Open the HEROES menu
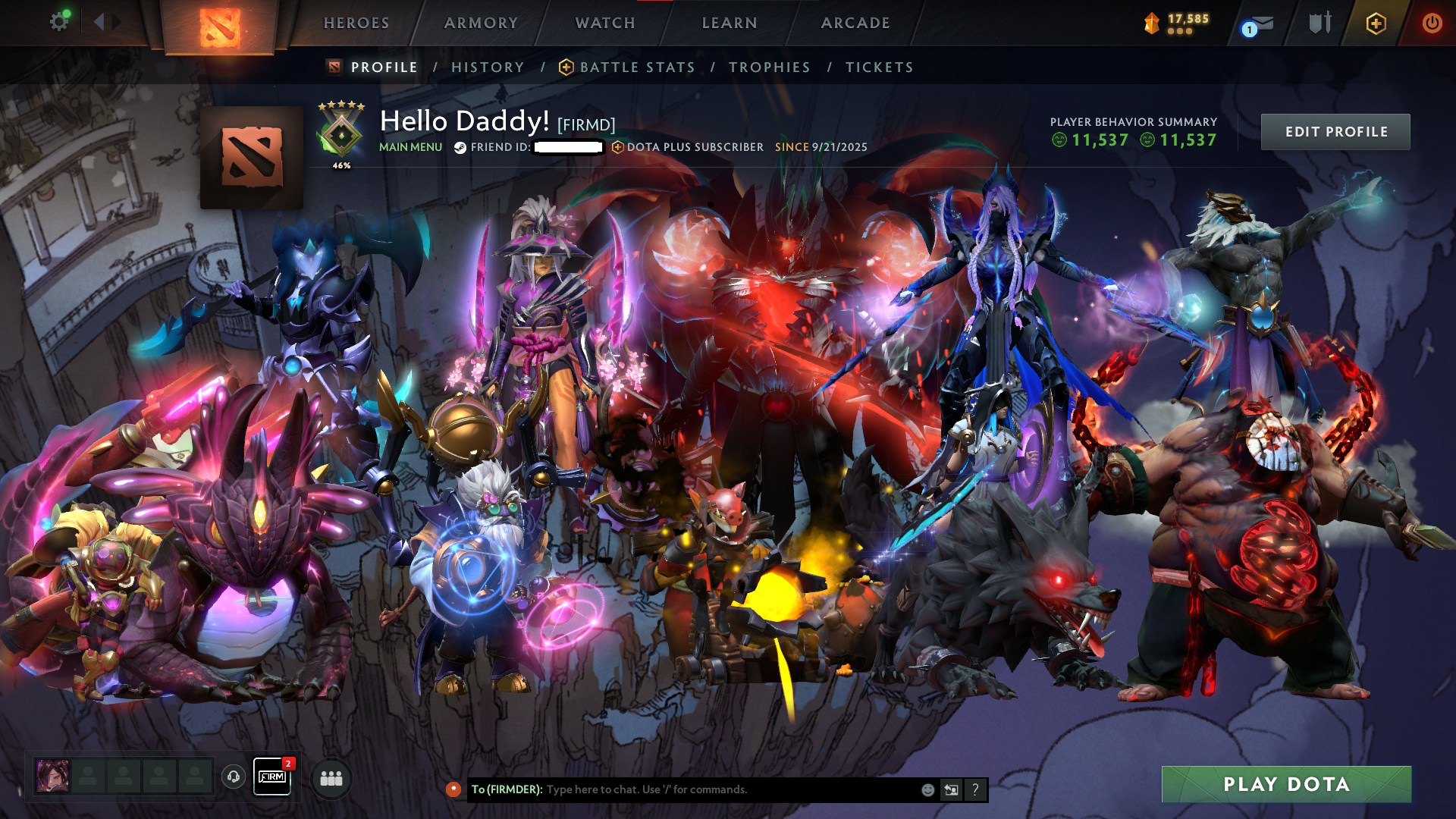The image size is (1456, 819). click(356, 23)
